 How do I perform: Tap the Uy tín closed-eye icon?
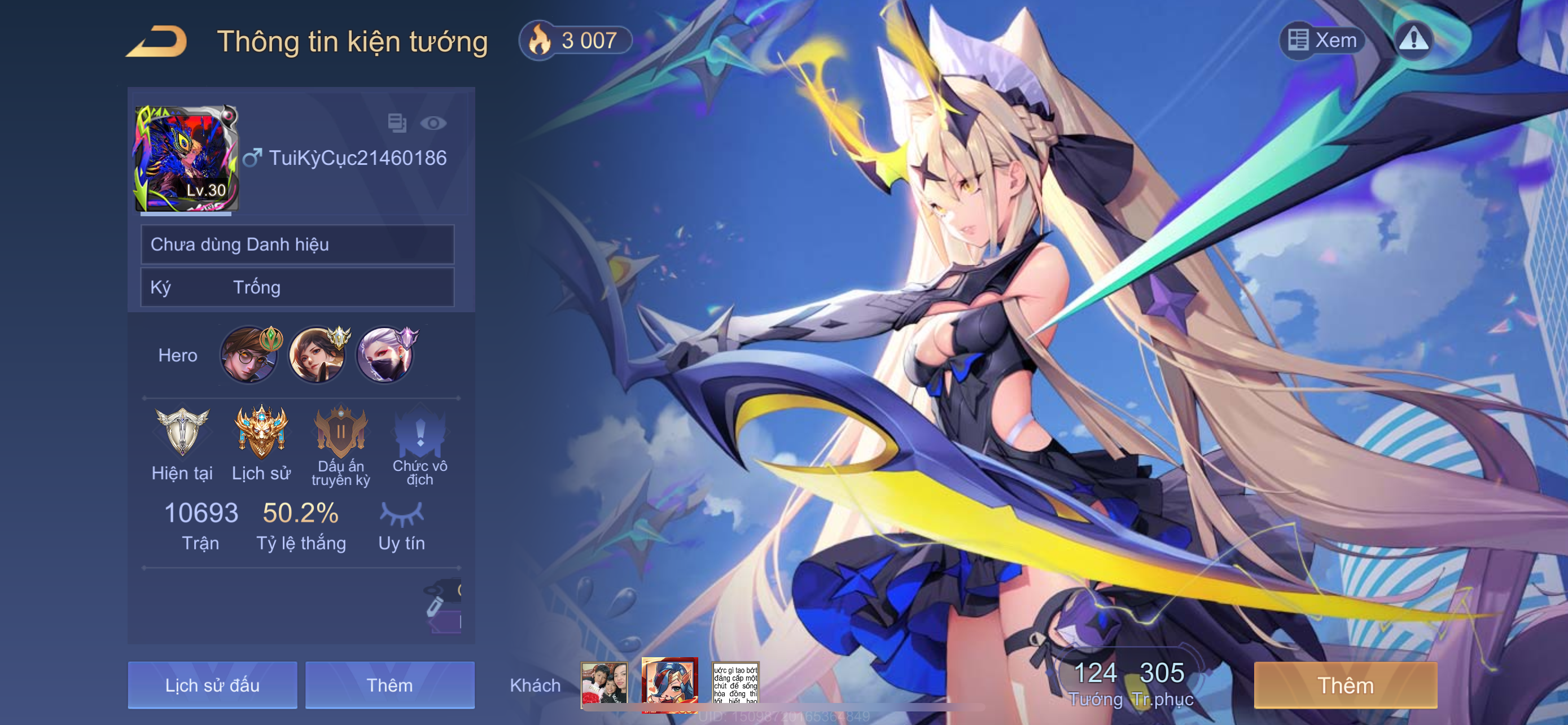coord(401,514)
